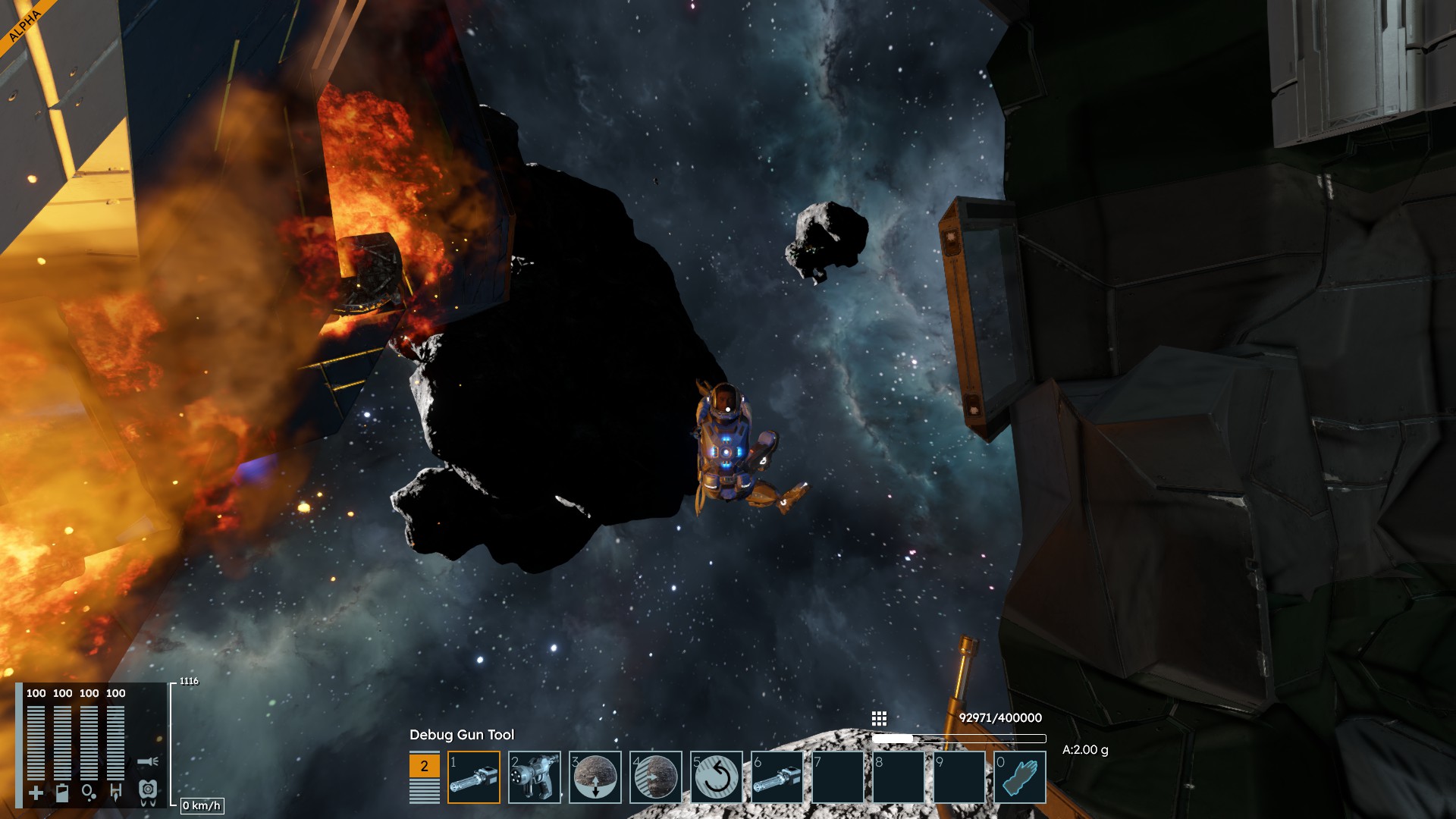The height and width of the screenshot is (819, 1456).
Task: Select the revolver-style gun in slot 2
Action: point(535,777)
